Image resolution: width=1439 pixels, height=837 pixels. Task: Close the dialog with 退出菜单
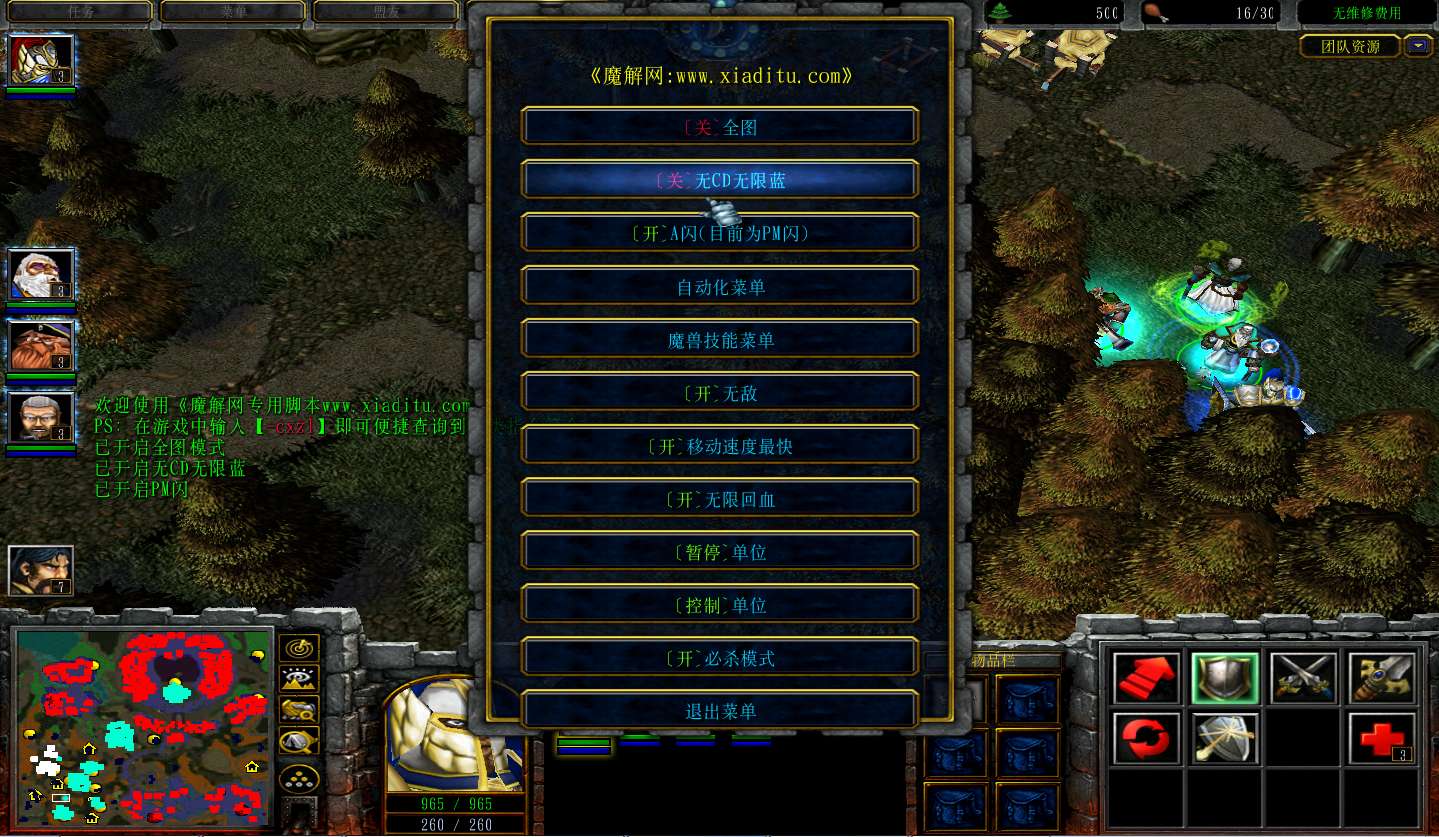click(719, 711)
